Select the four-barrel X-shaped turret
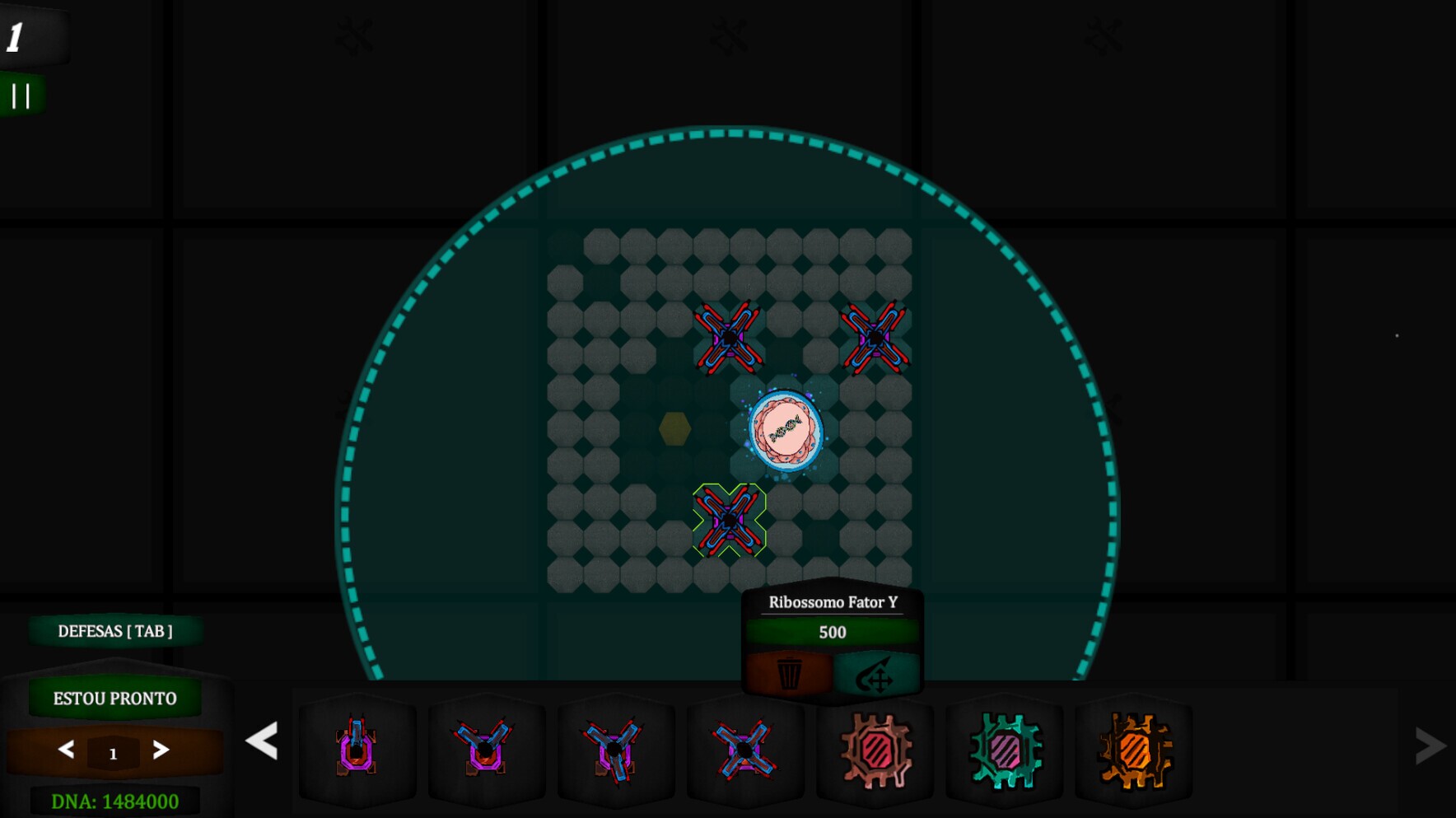The height and width of the screenshot is (818, 1456). (x=744, y=748)
